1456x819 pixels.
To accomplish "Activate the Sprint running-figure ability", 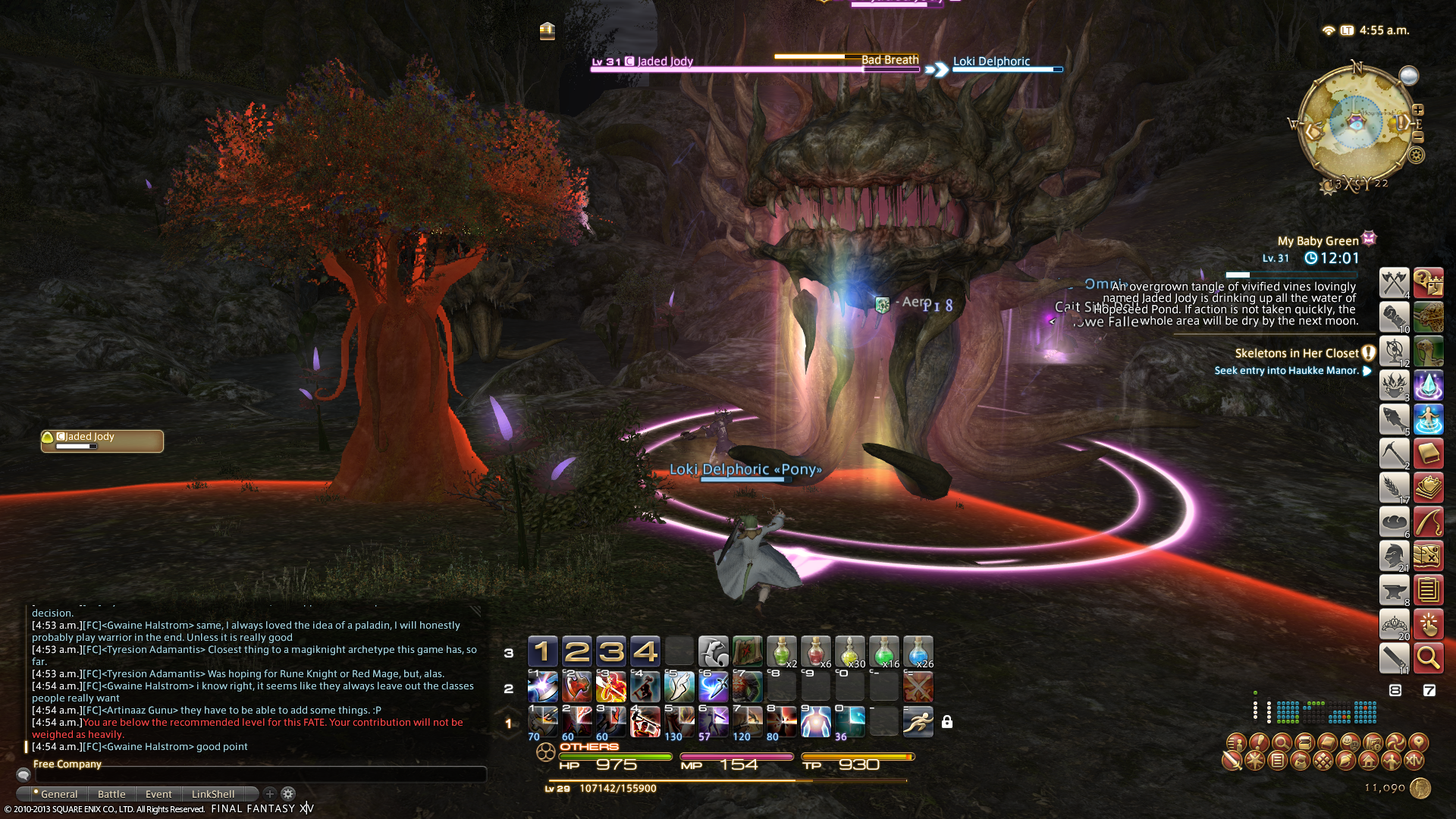I will 918,721.
